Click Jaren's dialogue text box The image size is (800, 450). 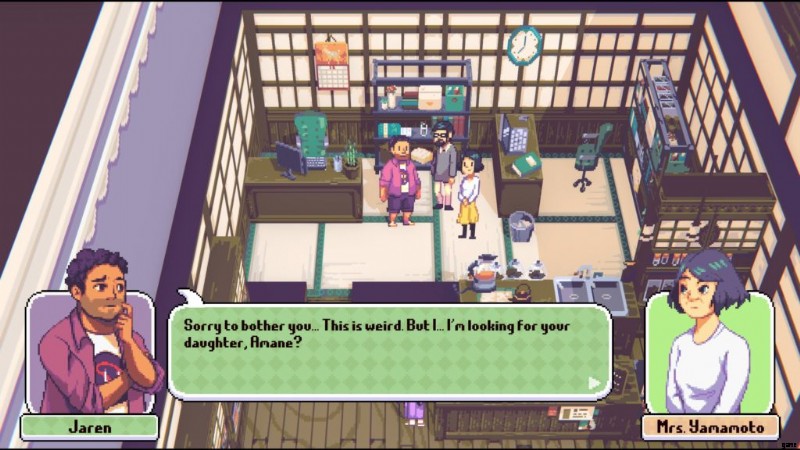click(x=390, y=351)
